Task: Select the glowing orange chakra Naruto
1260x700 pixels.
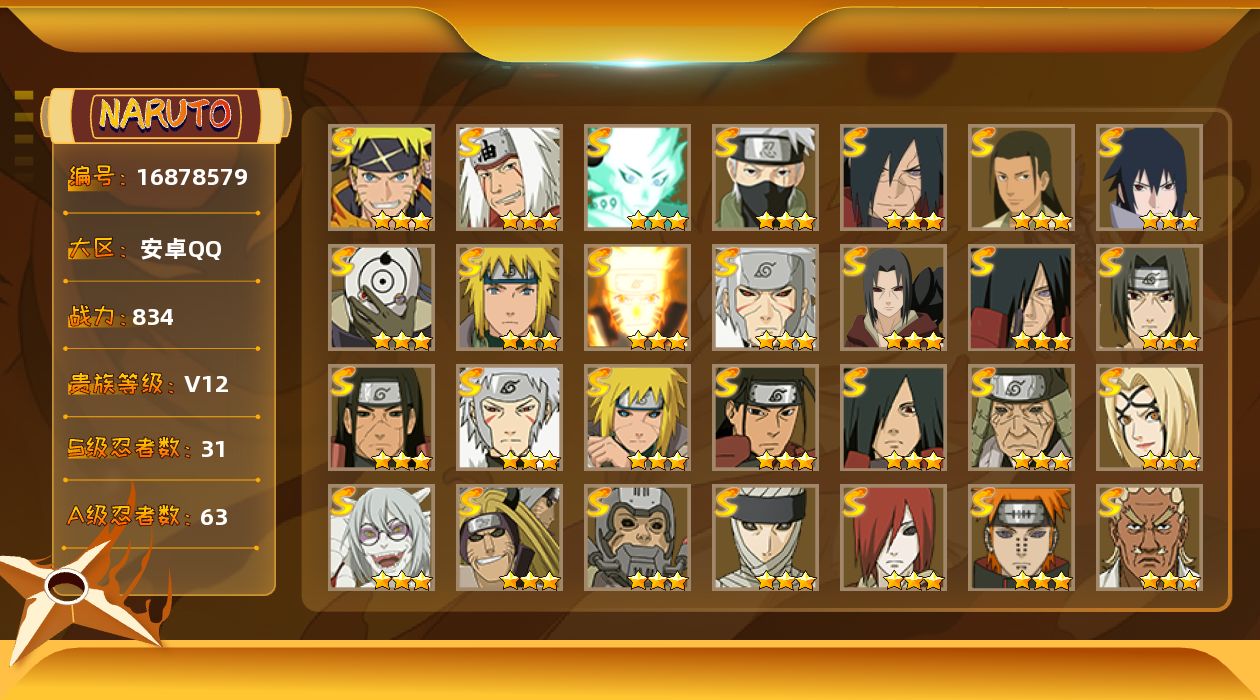Action: (638, 298)
